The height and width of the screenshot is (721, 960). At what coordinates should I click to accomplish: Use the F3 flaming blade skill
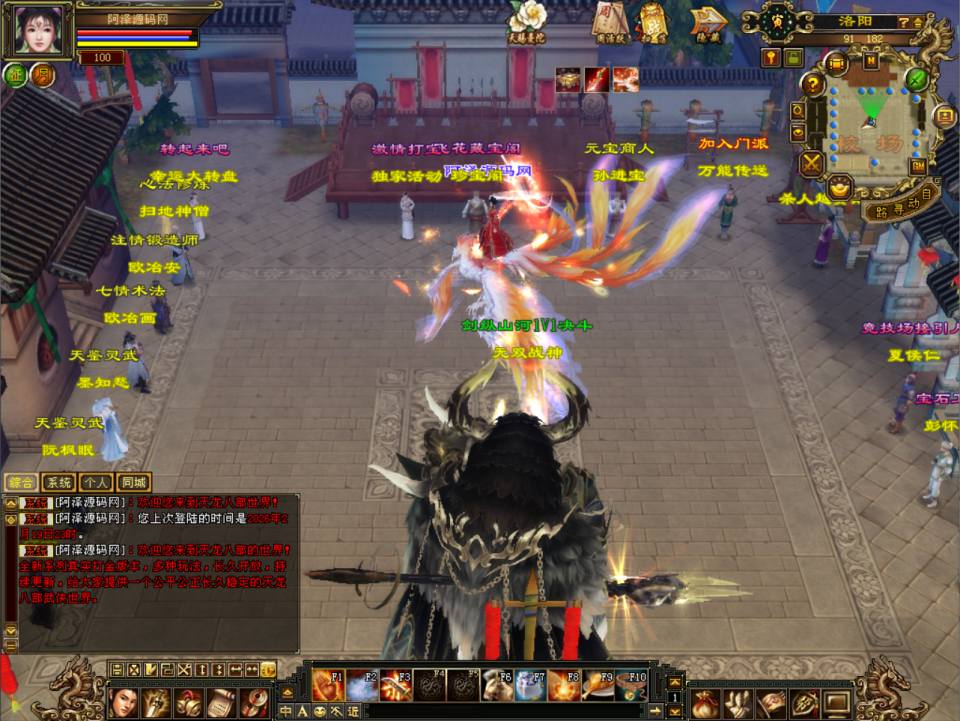[x=396, y=686]
